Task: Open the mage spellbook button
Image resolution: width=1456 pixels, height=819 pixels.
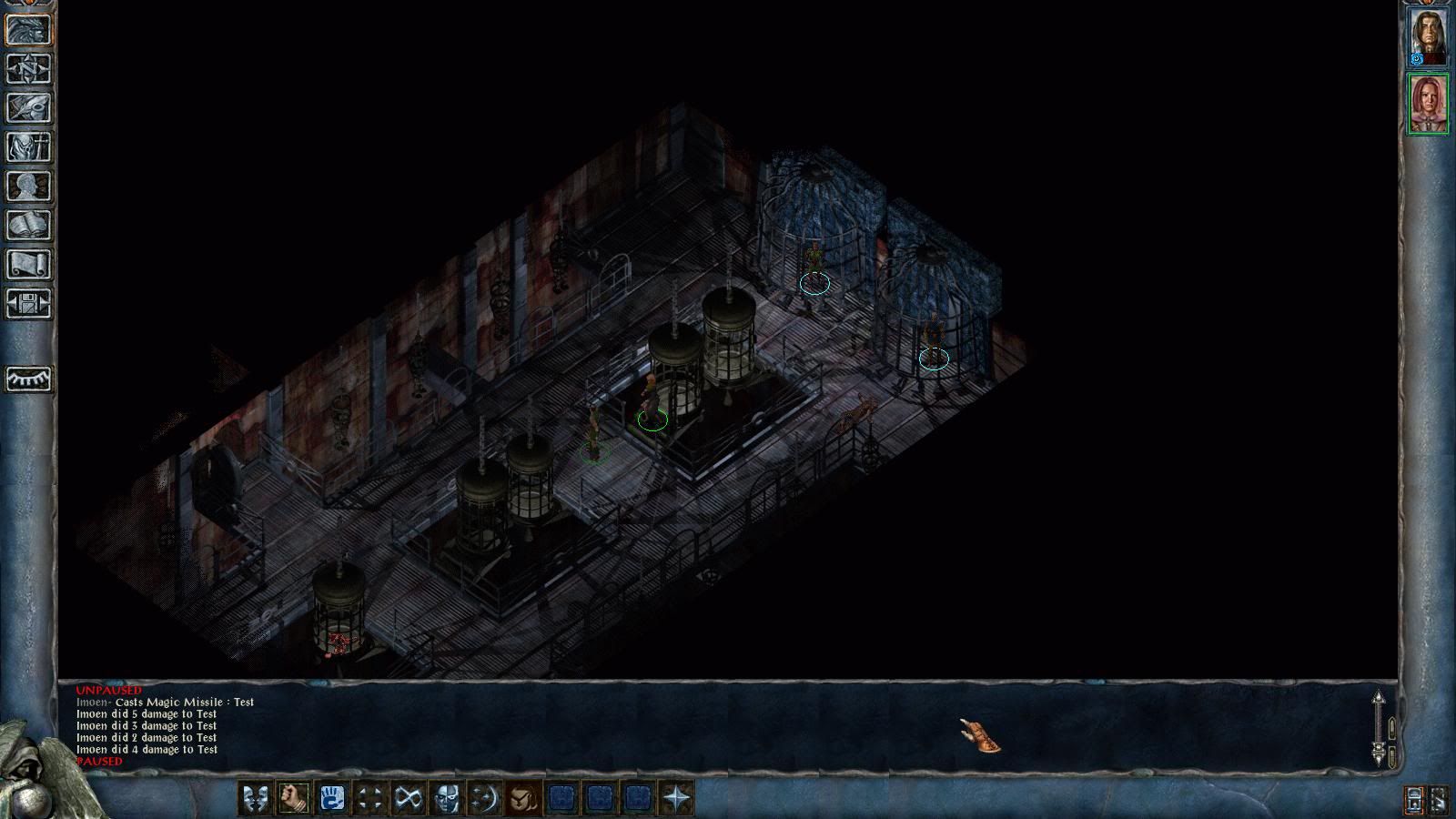Action: 29,226
